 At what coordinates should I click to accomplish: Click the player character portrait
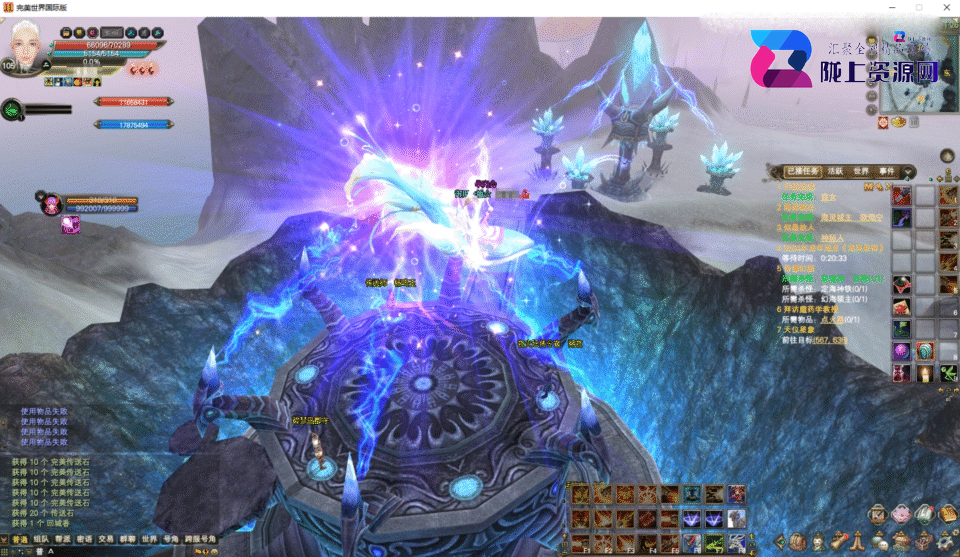tap(27, 43)
